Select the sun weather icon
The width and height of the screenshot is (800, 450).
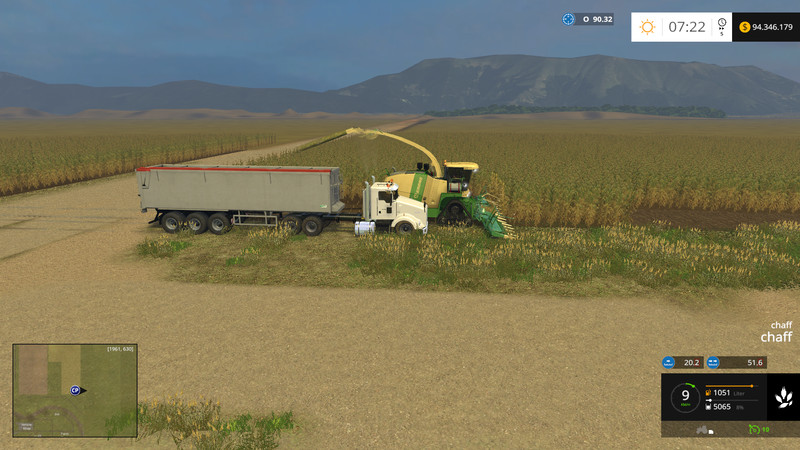647,27
